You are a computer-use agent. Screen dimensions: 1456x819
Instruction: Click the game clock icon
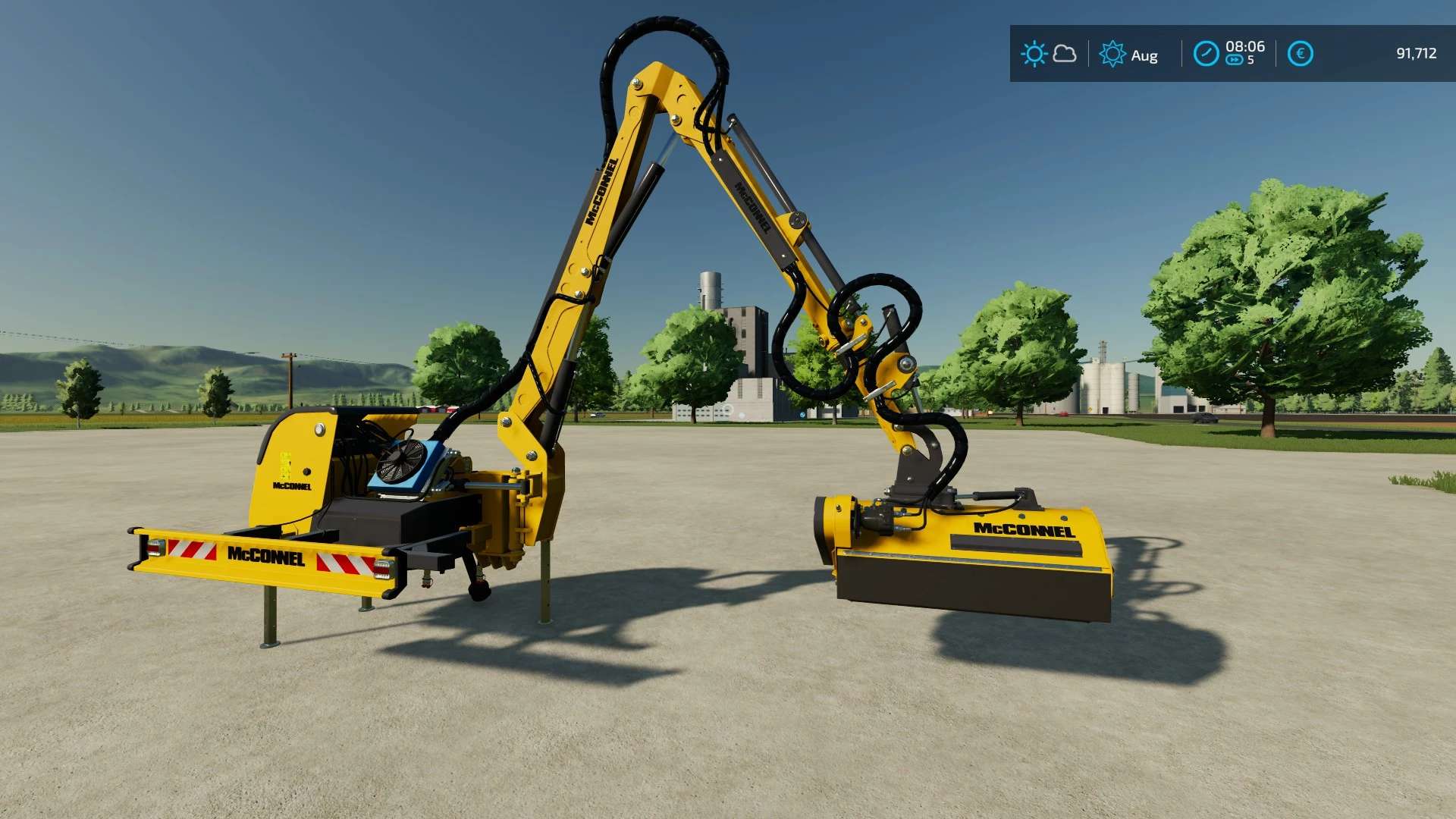click(x=1206, y=54)
